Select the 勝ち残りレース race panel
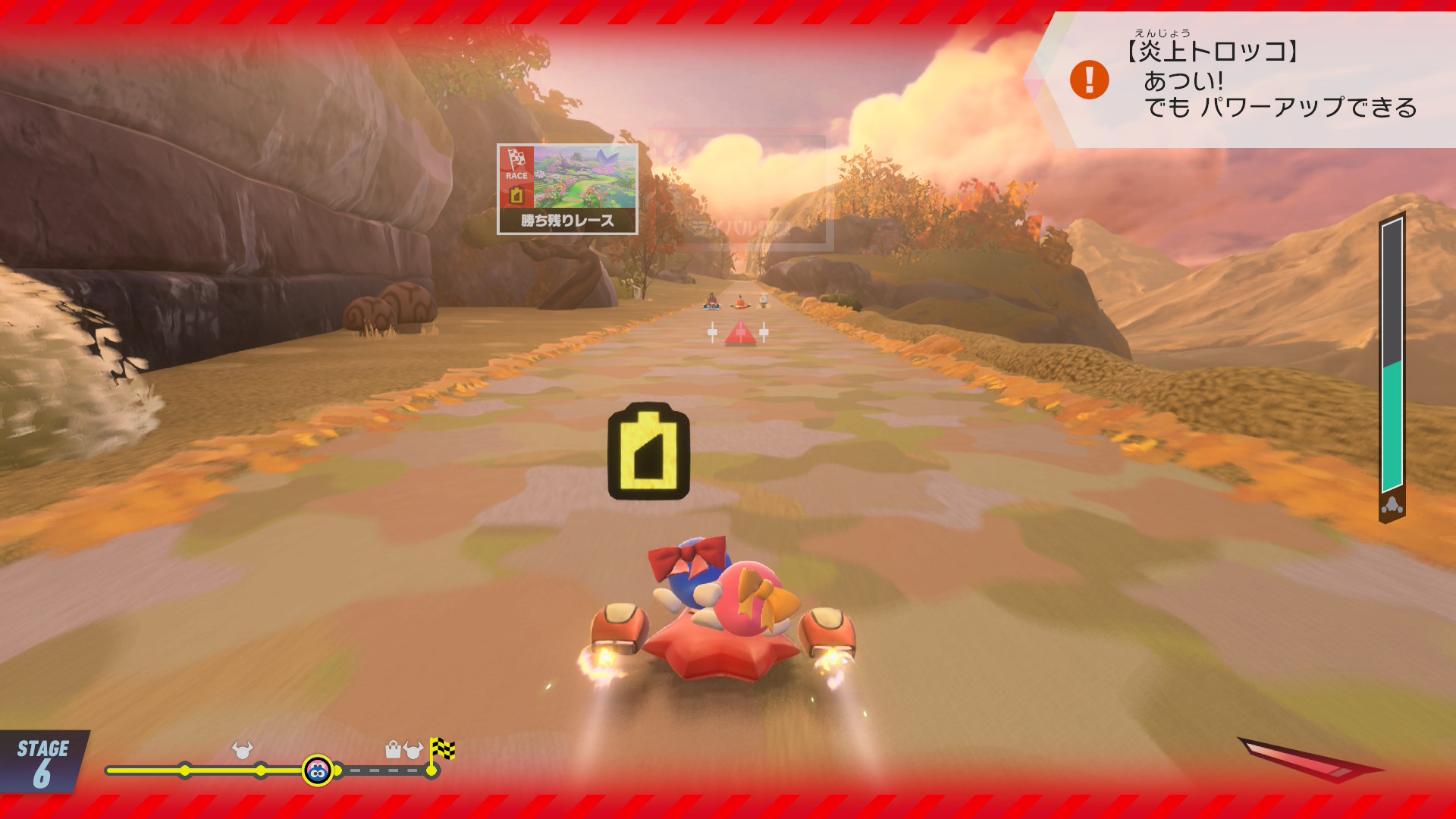The width and height of the screenshot is (1456, 819). (567, 189)
